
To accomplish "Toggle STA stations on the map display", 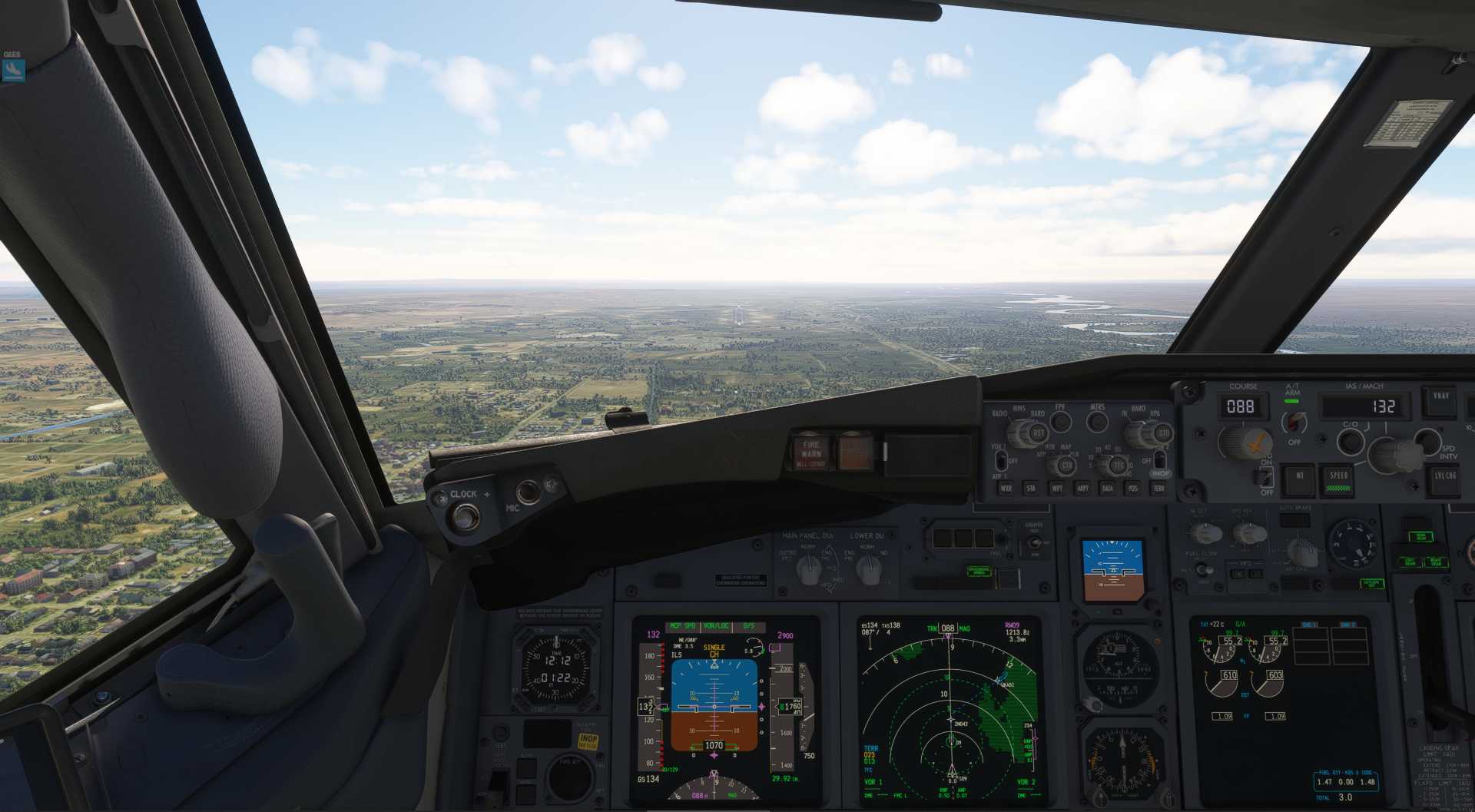I will tap(1031, 488).
